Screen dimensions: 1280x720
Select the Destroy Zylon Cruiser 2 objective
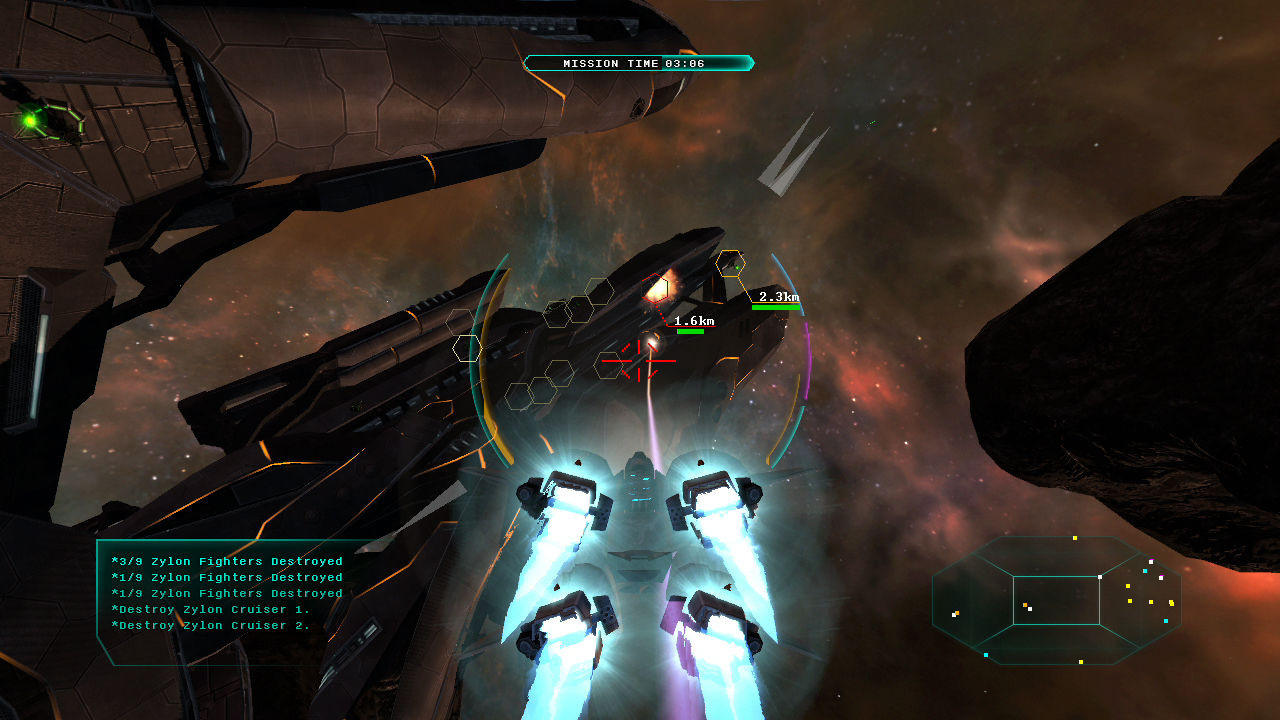[x=211, y=625]
